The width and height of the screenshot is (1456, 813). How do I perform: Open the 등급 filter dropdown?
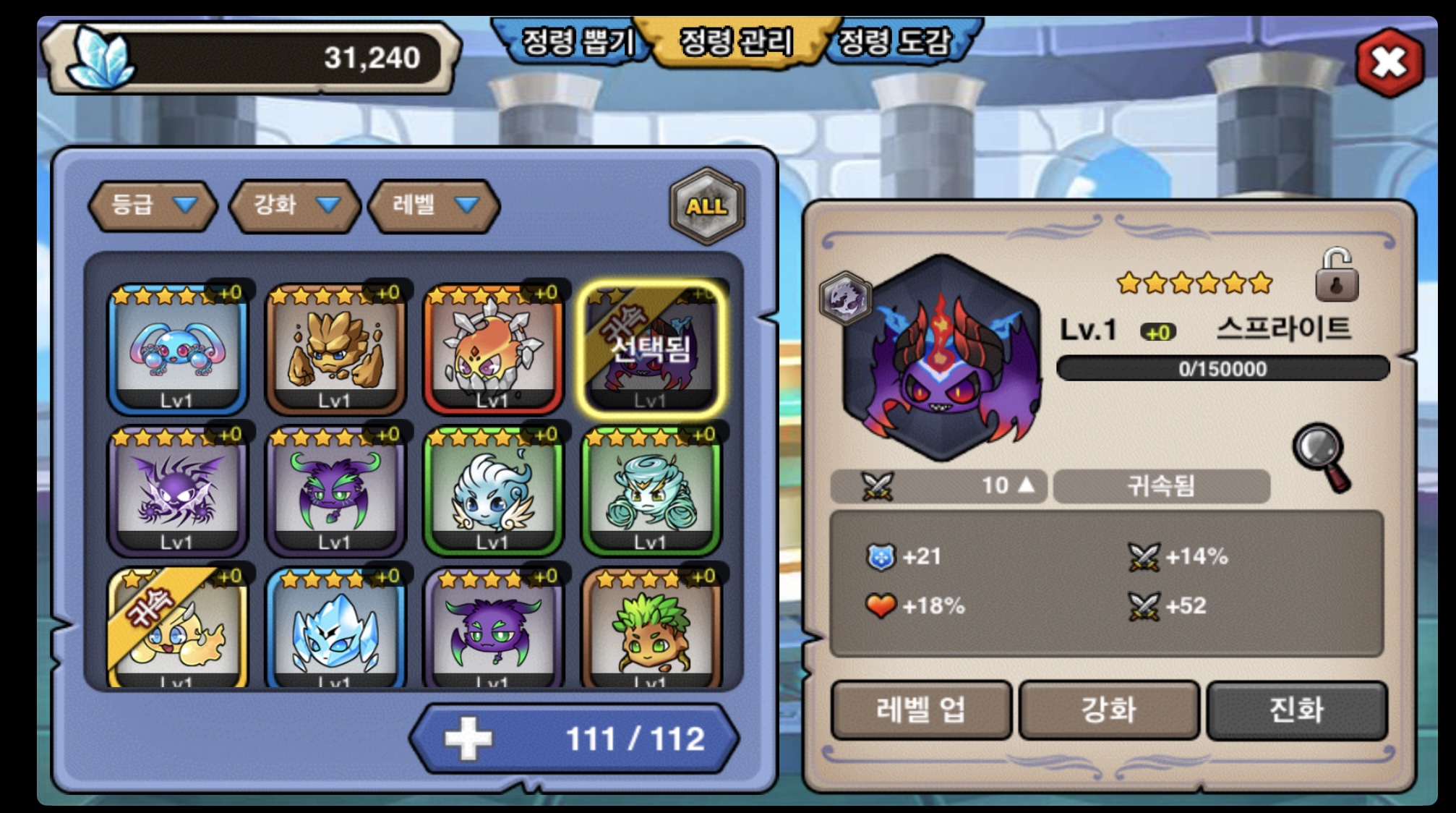click(x=153, y=205)
